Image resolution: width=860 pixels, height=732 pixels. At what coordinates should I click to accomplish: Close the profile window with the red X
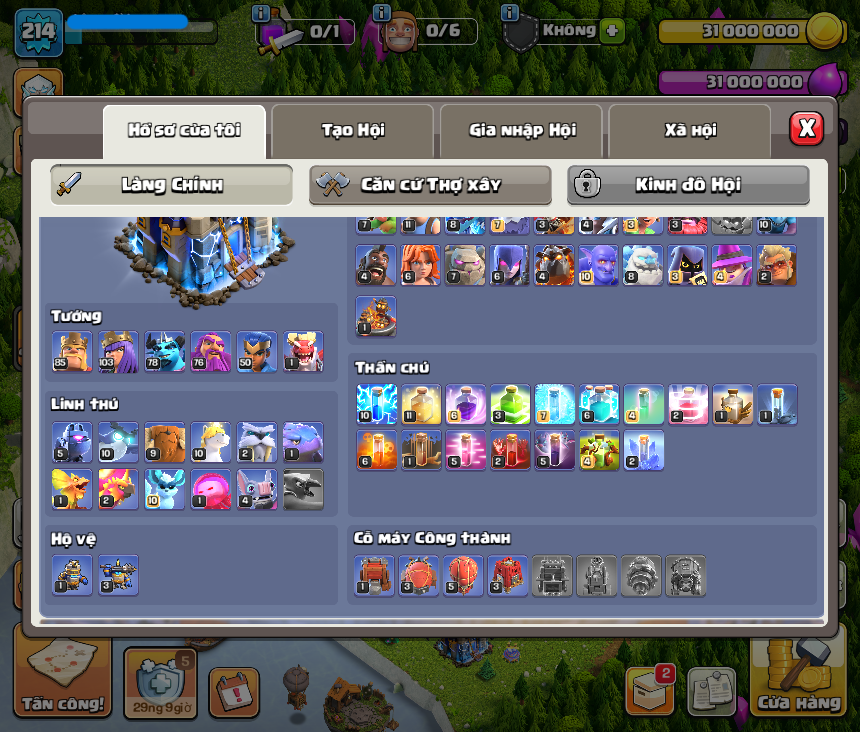coord(806,128)
